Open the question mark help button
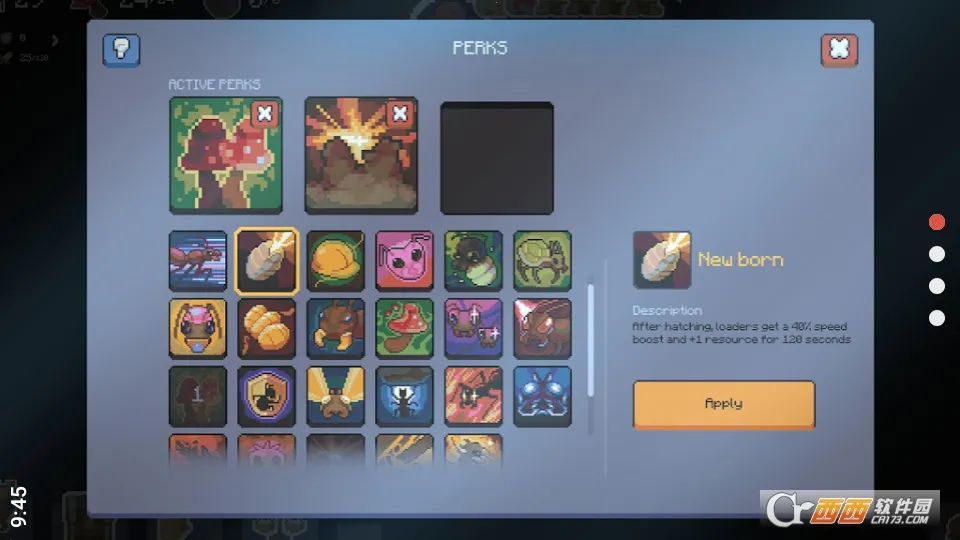The image size is (960, 540). click(x=122, y=50)
